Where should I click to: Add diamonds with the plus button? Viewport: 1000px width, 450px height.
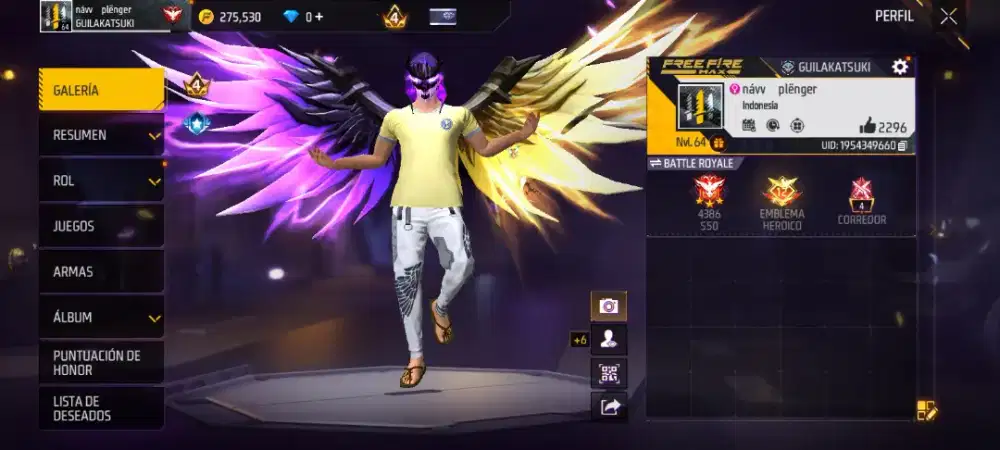318,17
